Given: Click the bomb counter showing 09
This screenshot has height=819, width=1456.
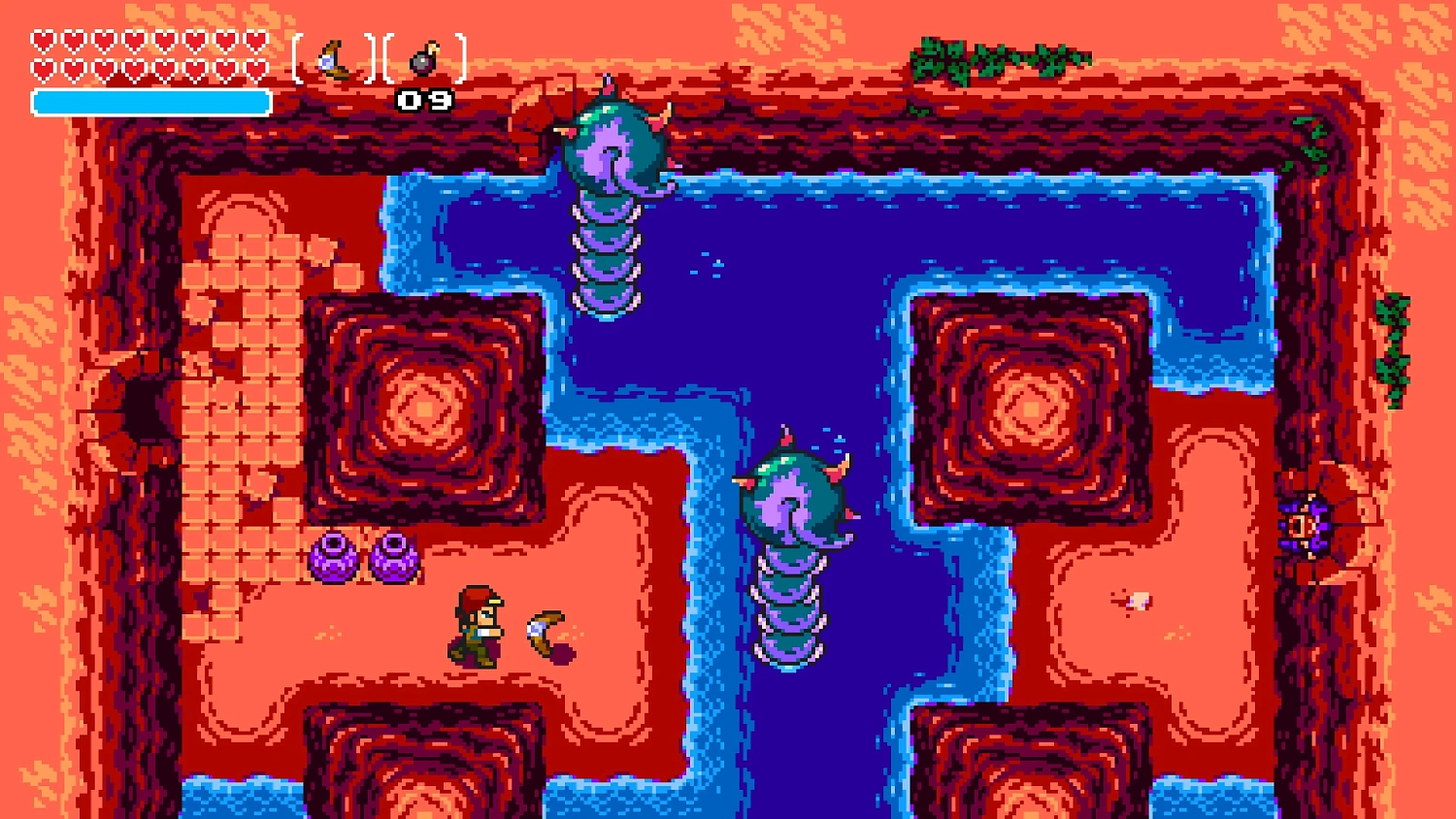Looking at the screenshot, I should 425,98.
